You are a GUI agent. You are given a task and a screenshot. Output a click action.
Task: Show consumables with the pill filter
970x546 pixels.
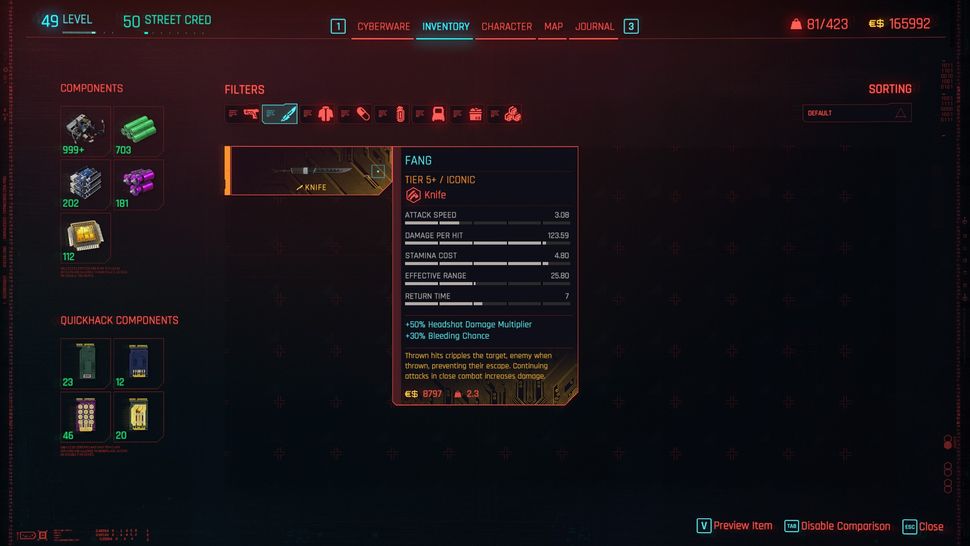point(363,114)
